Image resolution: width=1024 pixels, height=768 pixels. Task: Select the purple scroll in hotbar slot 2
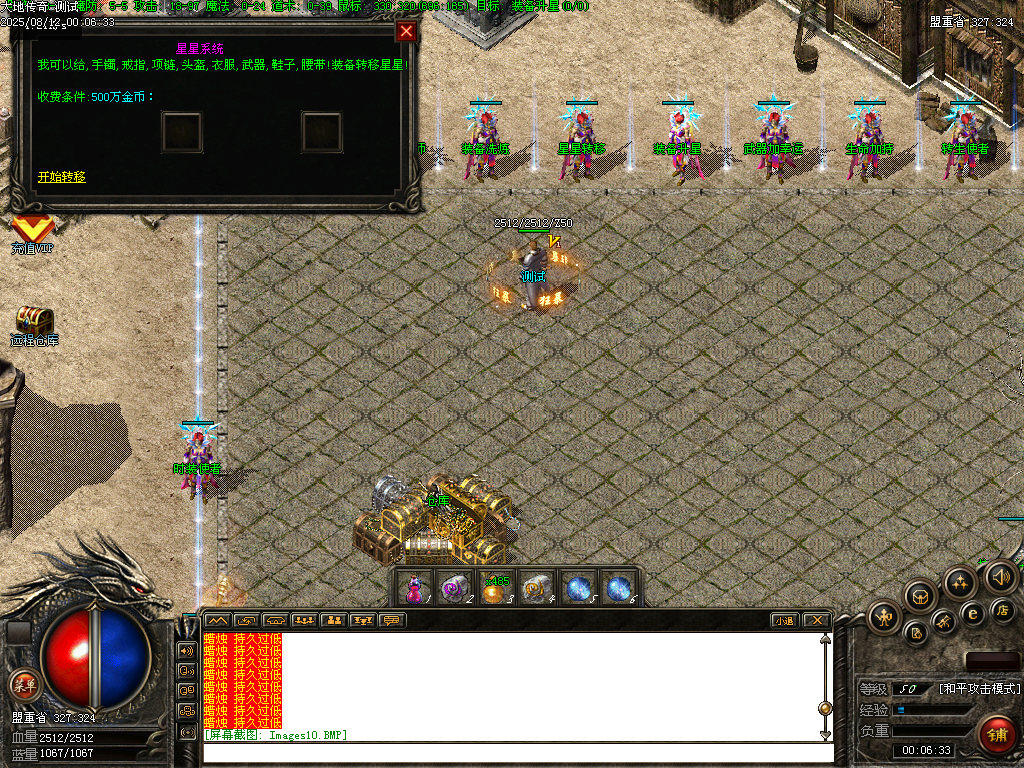pos(454,588)
